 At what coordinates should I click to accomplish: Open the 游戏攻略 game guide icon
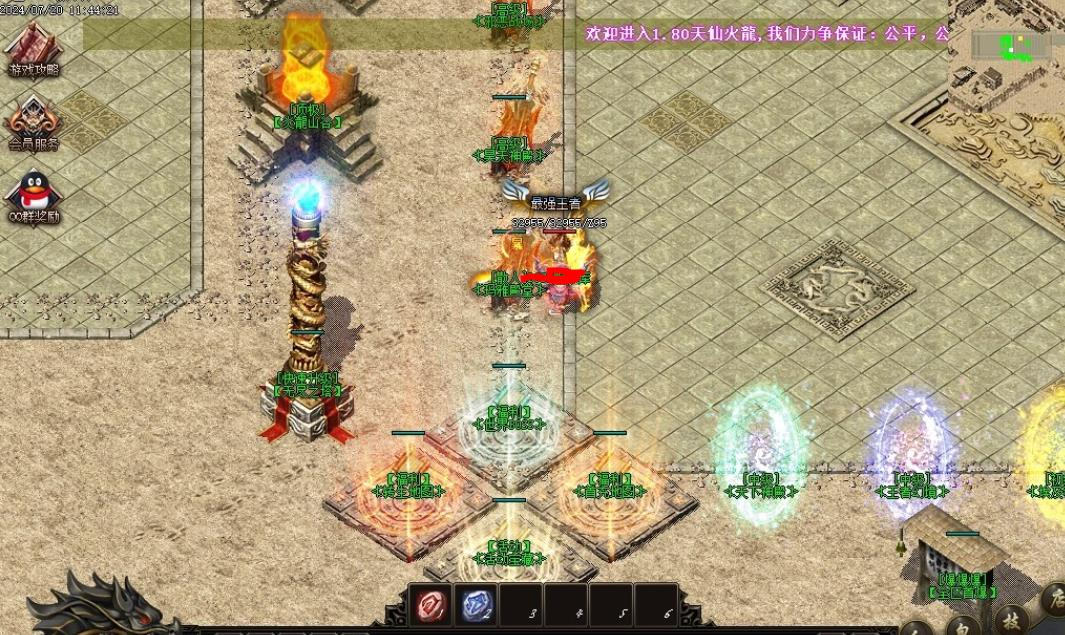point(33,48)
